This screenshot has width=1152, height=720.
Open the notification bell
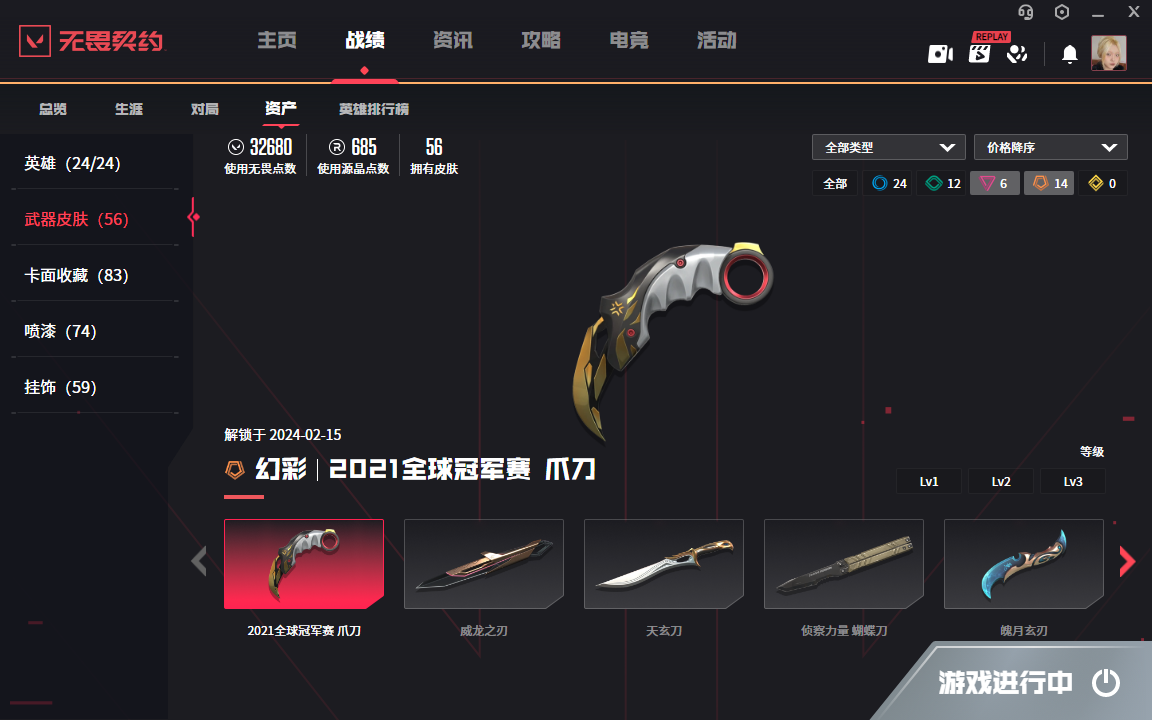(x=1069, y=54)
